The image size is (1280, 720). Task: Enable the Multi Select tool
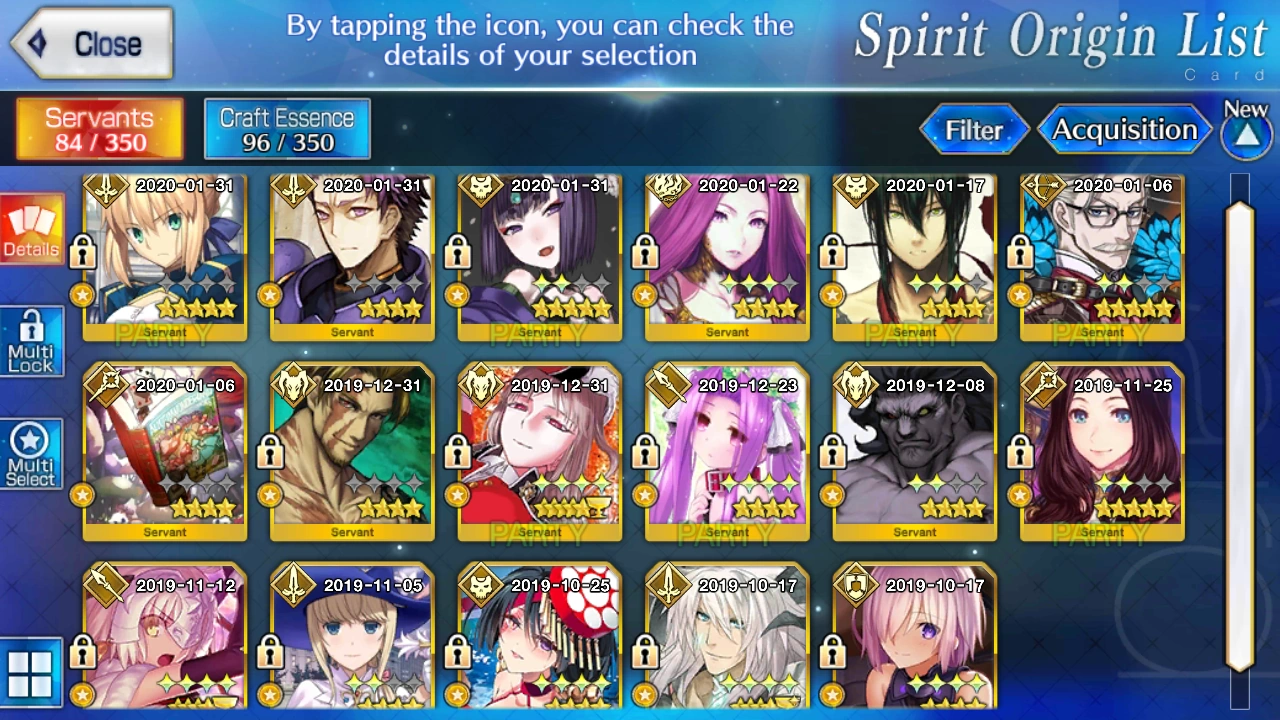click(x=30, y=453)
